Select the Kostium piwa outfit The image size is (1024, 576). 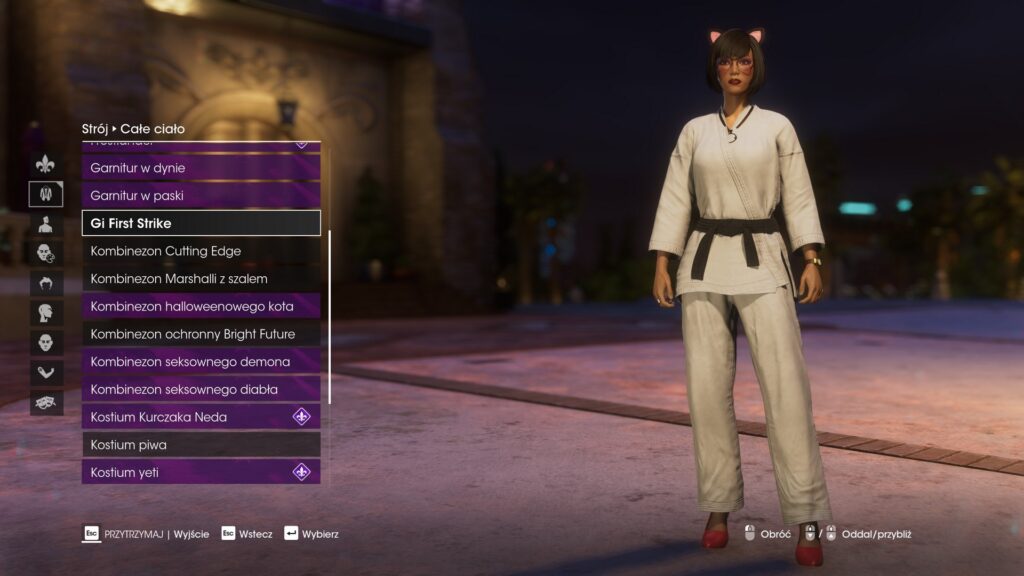(x=200, y=444)
